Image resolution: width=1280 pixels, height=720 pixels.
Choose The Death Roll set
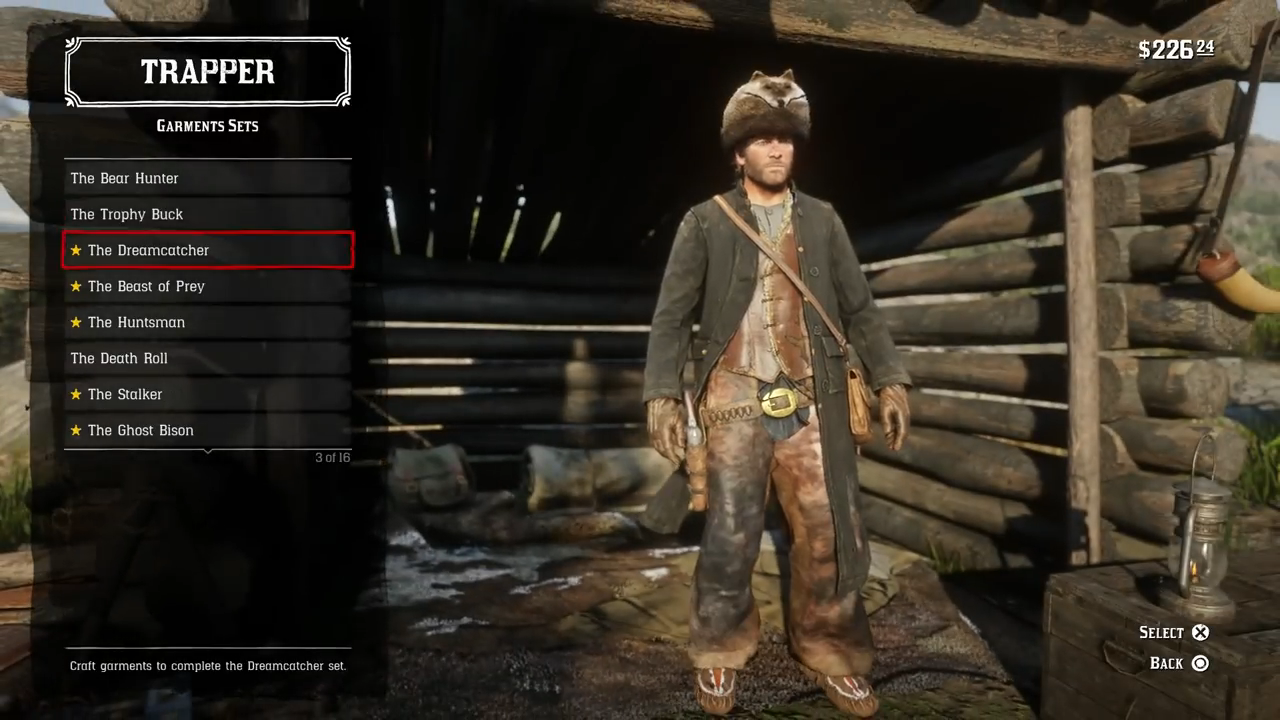click(207, 358)
